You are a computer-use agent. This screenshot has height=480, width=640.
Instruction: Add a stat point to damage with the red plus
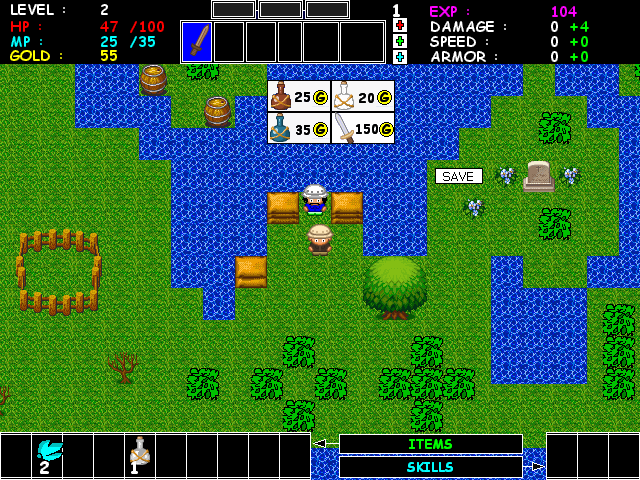400,26
